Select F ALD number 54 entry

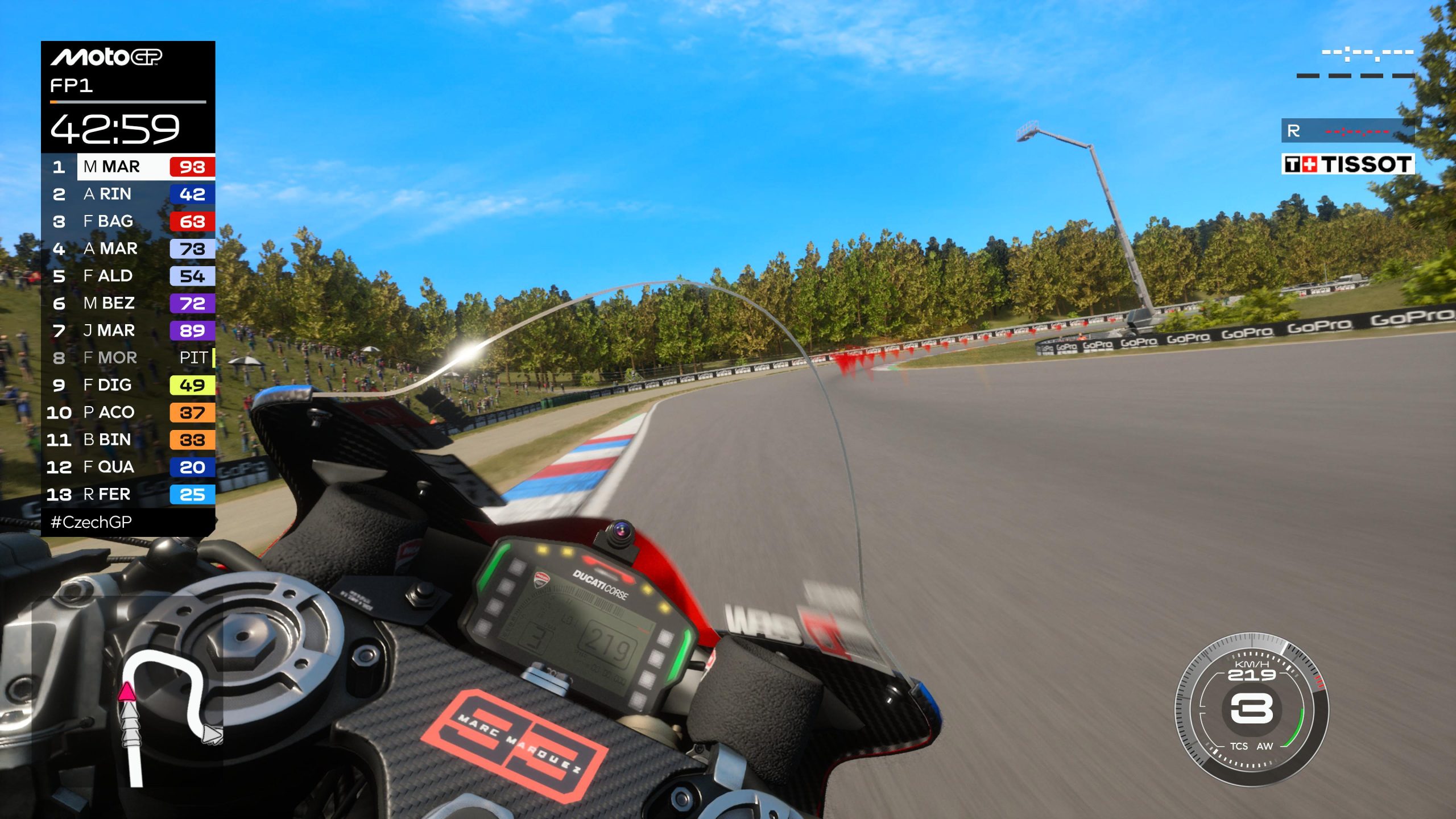[x=129, y=276]
